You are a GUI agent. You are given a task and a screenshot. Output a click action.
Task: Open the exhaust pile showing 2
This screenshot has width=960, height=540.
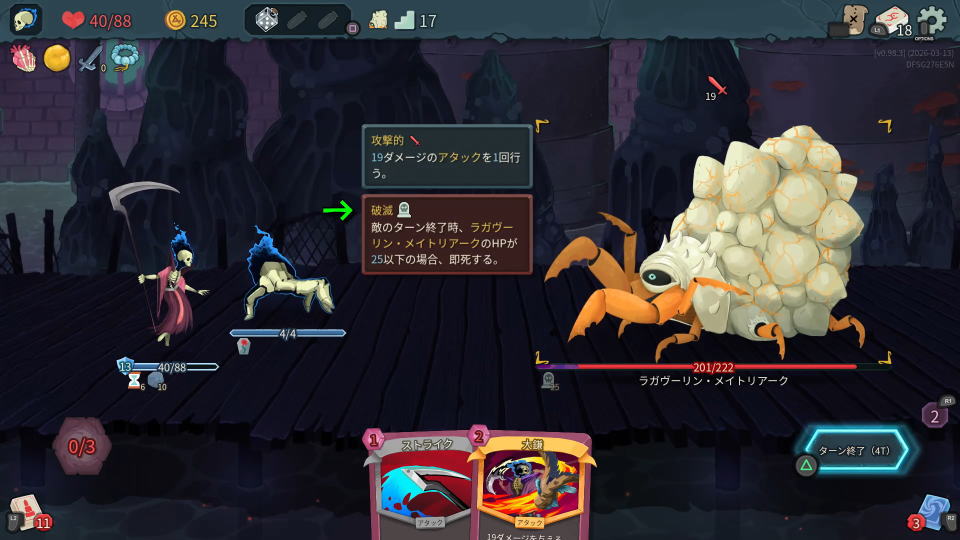click(x=935, y=414)
